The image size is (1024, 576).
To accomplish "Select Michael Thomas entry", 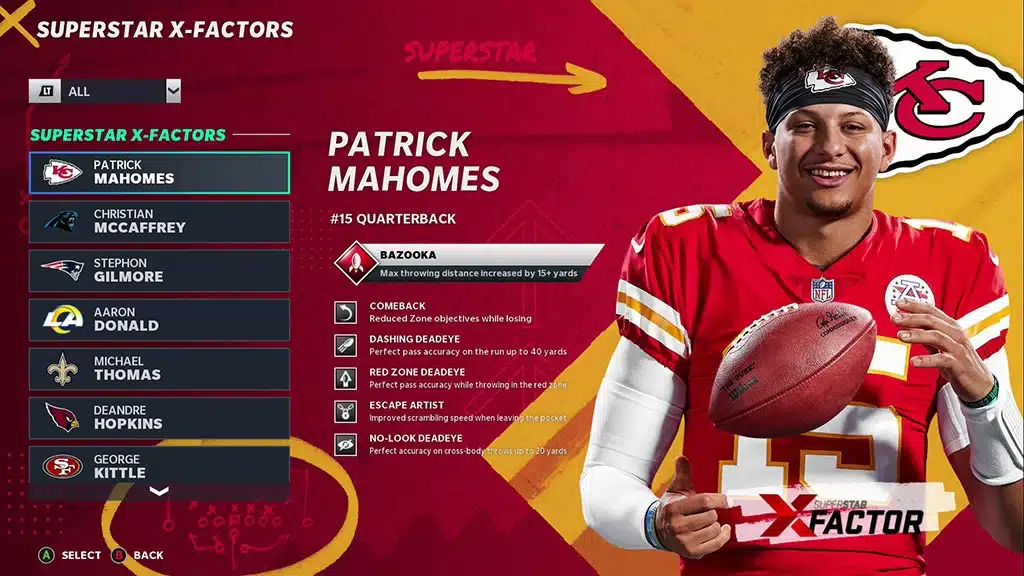I will point(159,368).
